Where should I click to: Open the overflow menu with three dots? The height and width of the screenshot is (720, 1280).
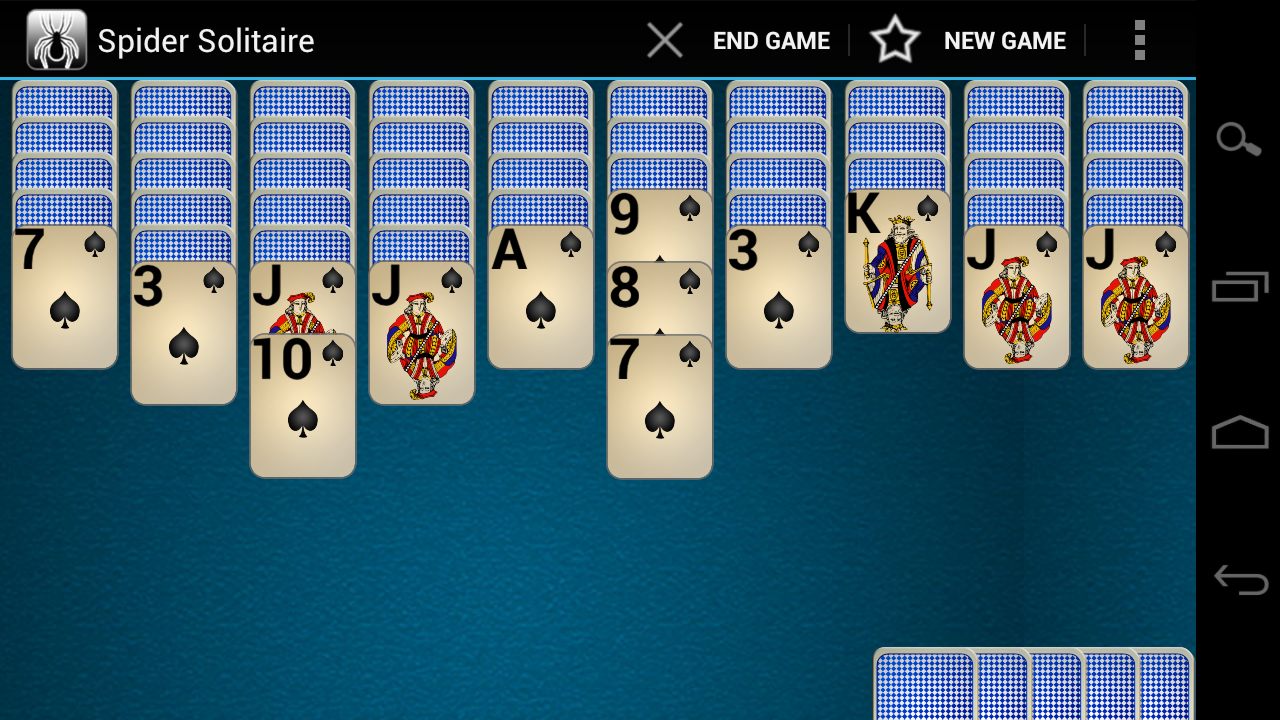1139,40
